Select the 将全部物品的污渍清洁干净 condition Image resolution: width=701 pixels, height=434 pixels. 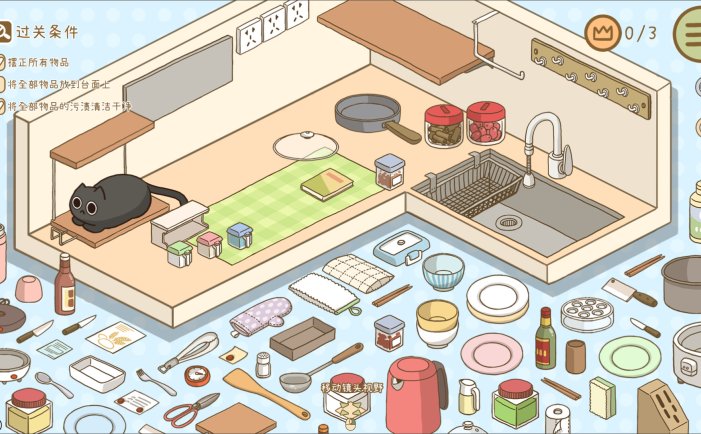[x=68, y=105]
